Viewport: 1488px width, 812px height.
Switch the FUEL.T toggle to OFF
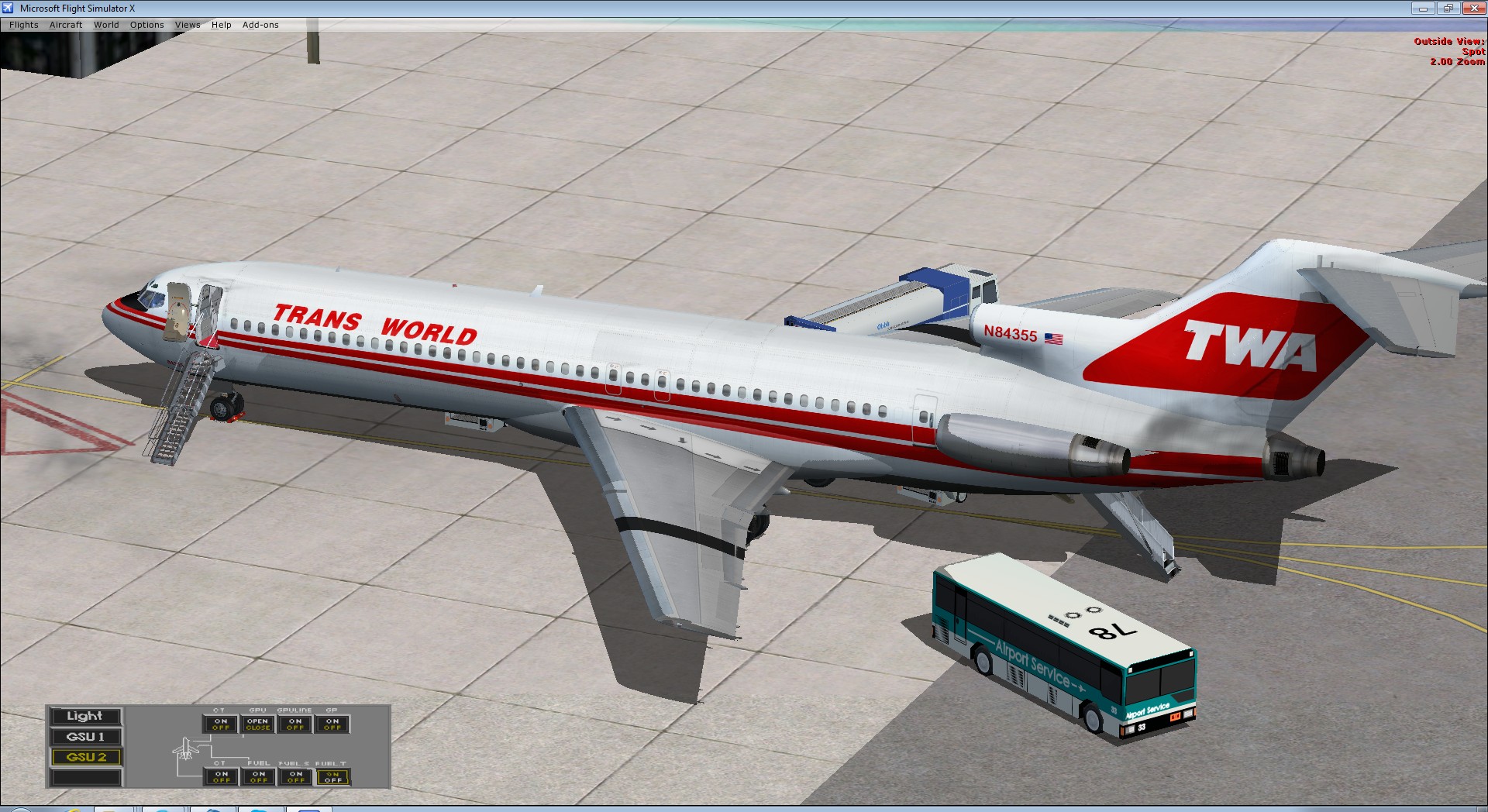click(333, 780)
